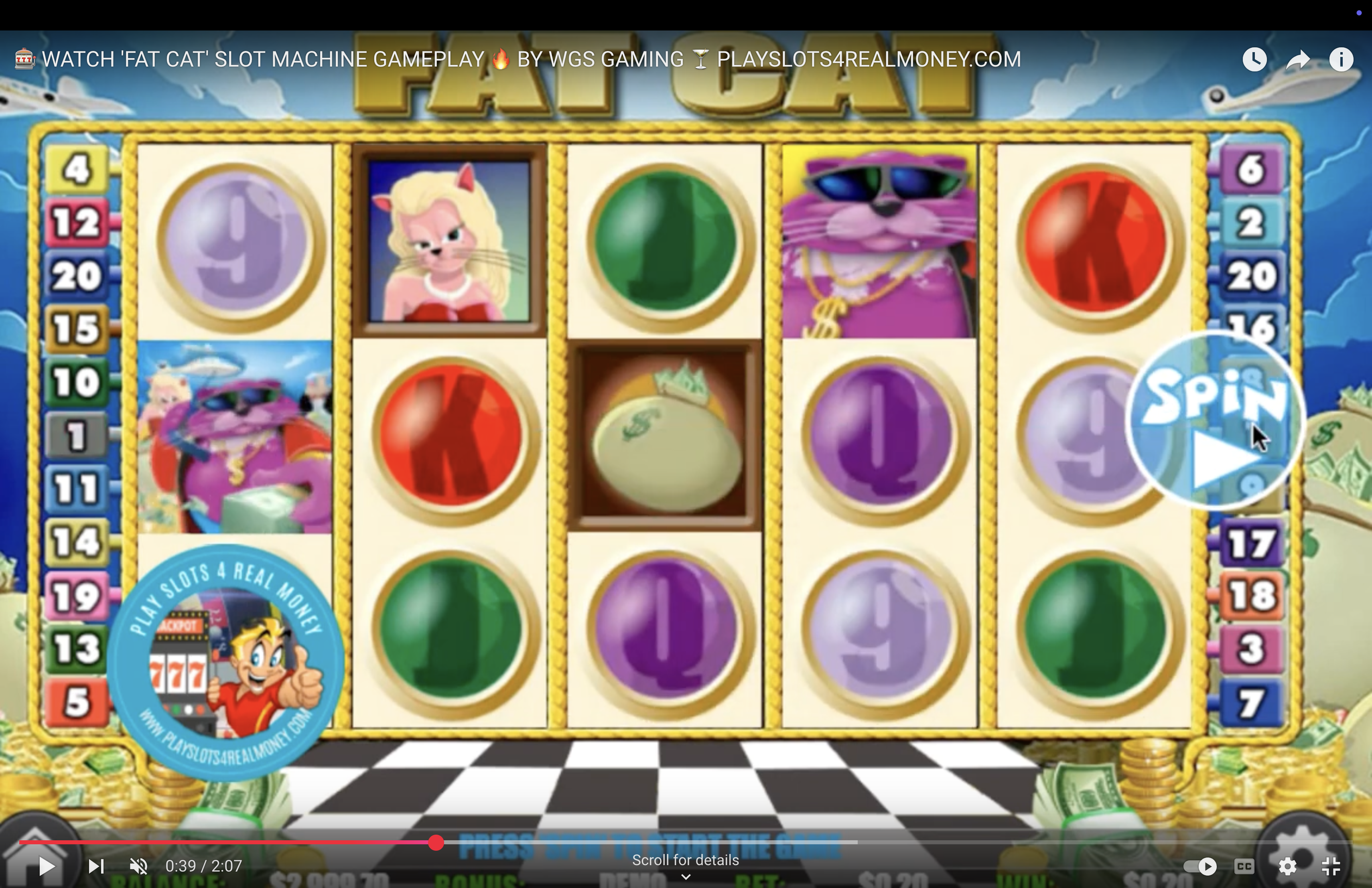Choose the orange payline 18 marker

pyautogui.click(x=1250, y=596)
